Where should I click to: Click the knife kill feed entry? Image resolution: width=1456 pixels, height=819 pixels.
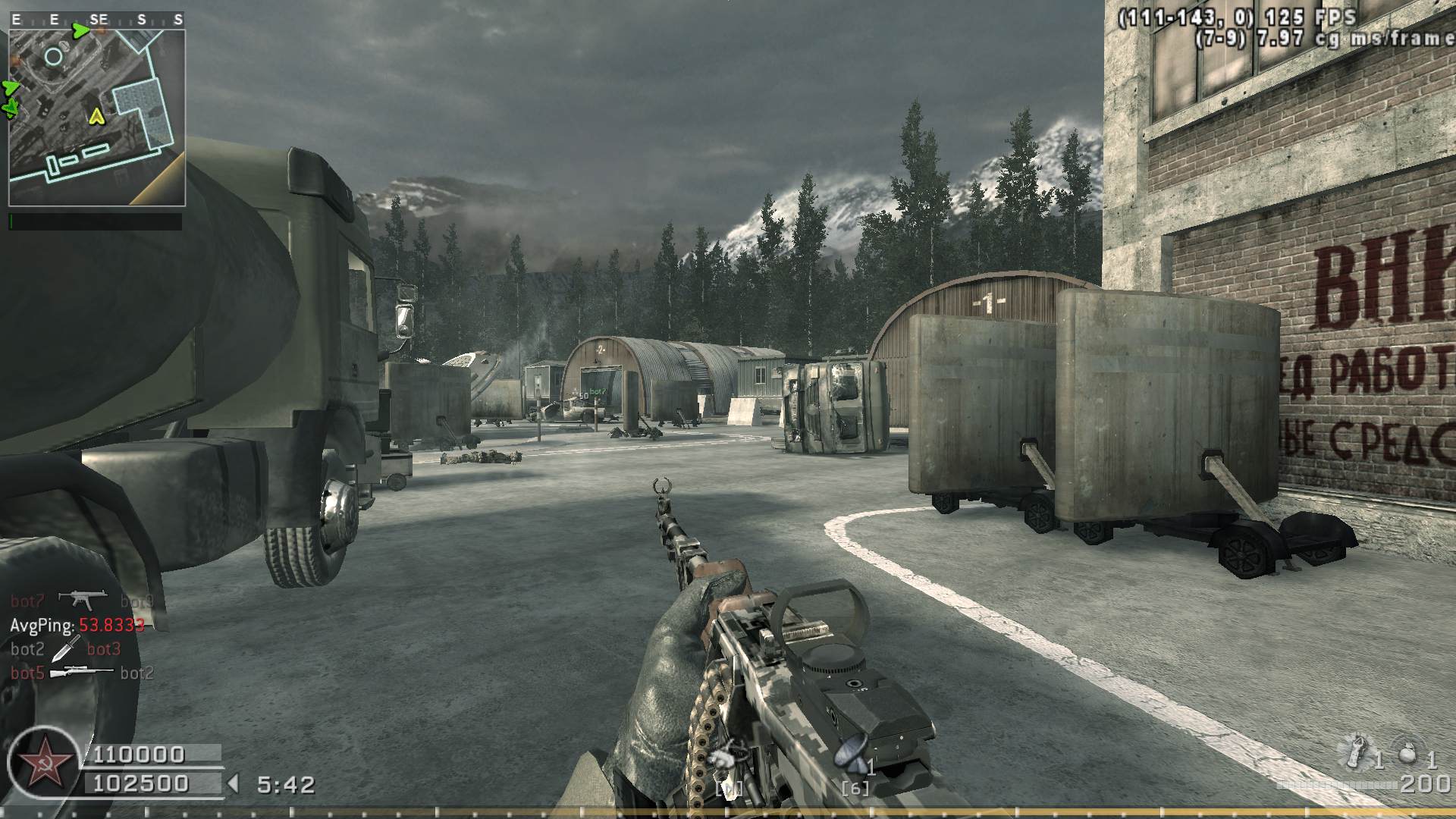click(67, 648)
